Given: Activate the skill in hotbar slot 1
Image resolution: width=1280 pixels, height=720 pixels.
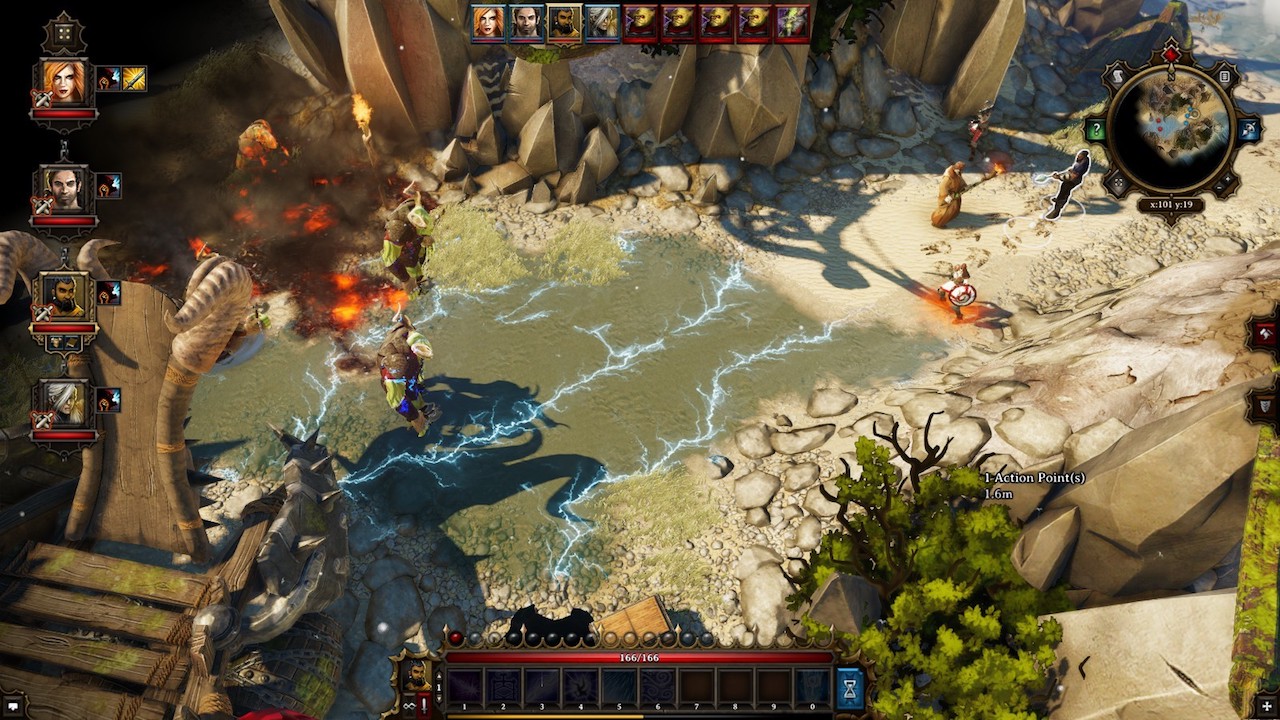Looking at the screenshot, I should (465, 688).
